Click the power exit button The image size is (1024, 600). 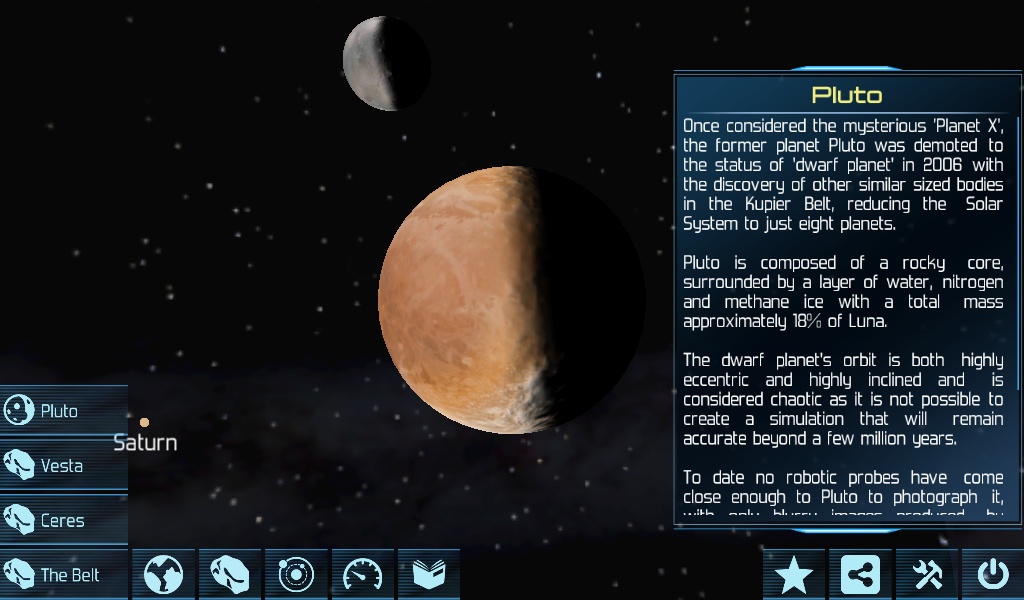point(993,575)
